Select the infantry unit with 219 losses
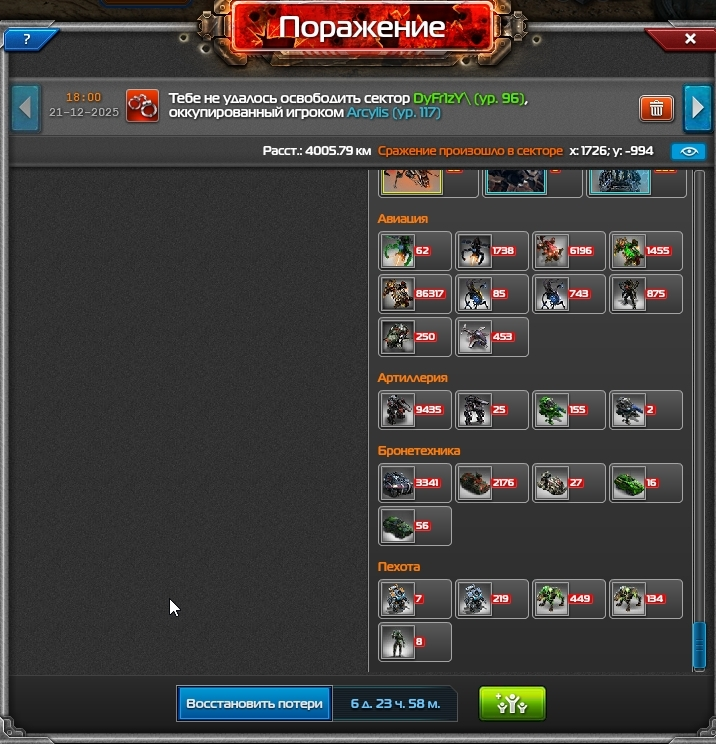This screenshot has height=744, width=716. click(x=492, y=599)
